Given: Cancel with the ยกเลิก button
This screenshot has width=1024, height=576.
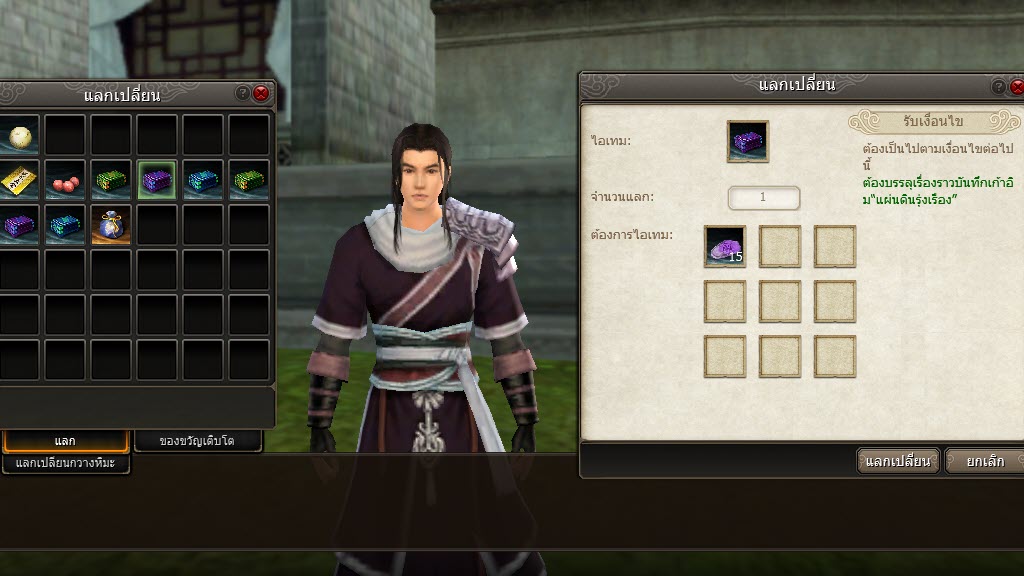Looking at the screenshot, I should coord(984,461).
